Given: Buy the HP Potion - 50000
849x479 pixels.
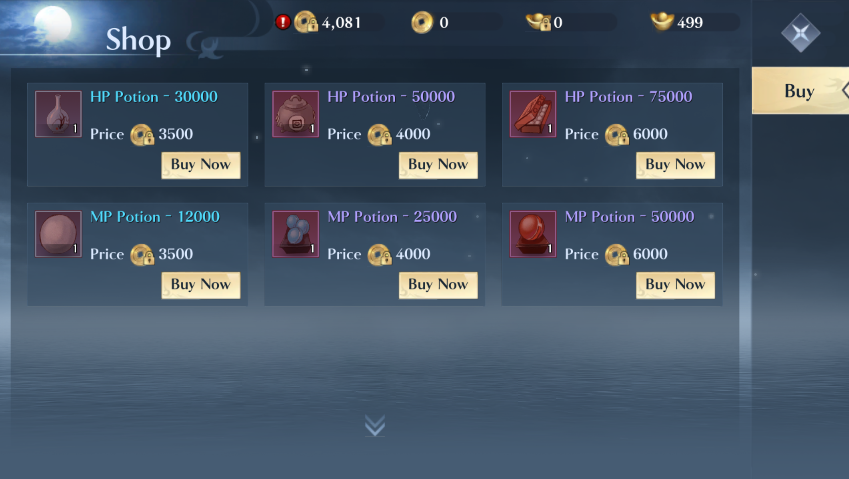Looking at the screenshot, I should pos(437,165).
